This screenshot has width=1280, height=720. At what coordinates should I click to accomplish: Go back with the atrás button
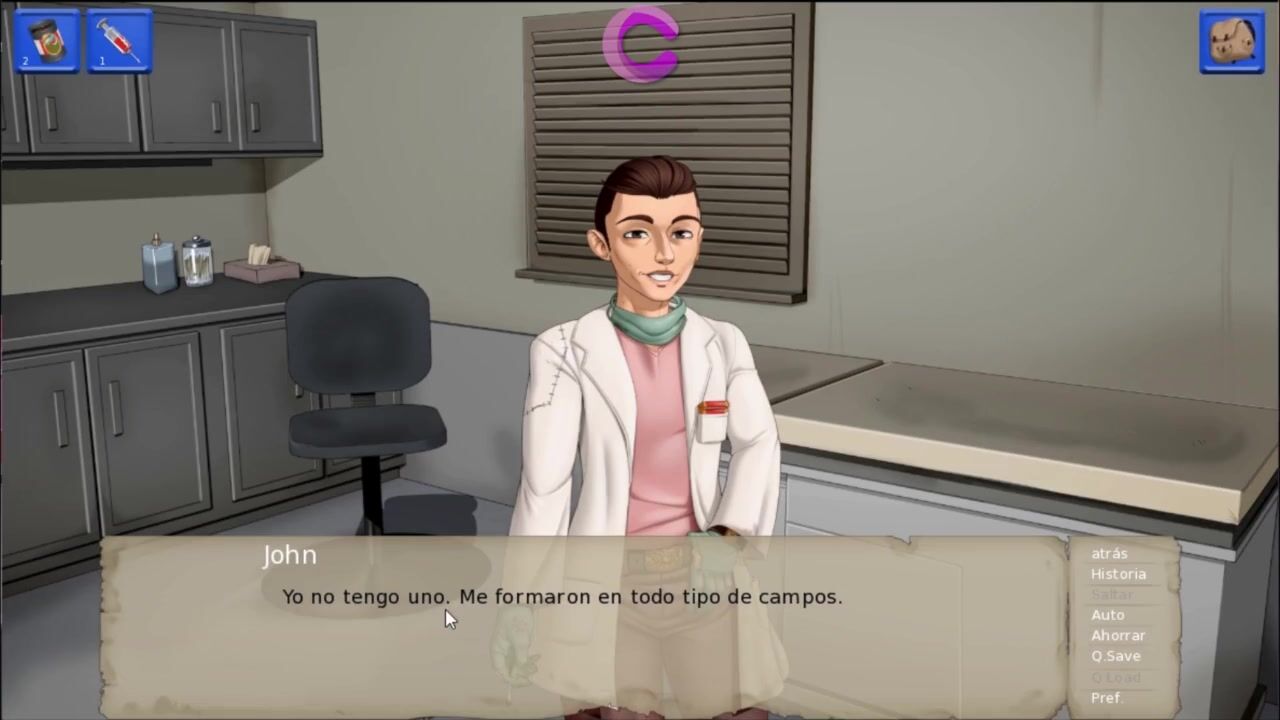pyautogui.click(x=1109, y=553)
